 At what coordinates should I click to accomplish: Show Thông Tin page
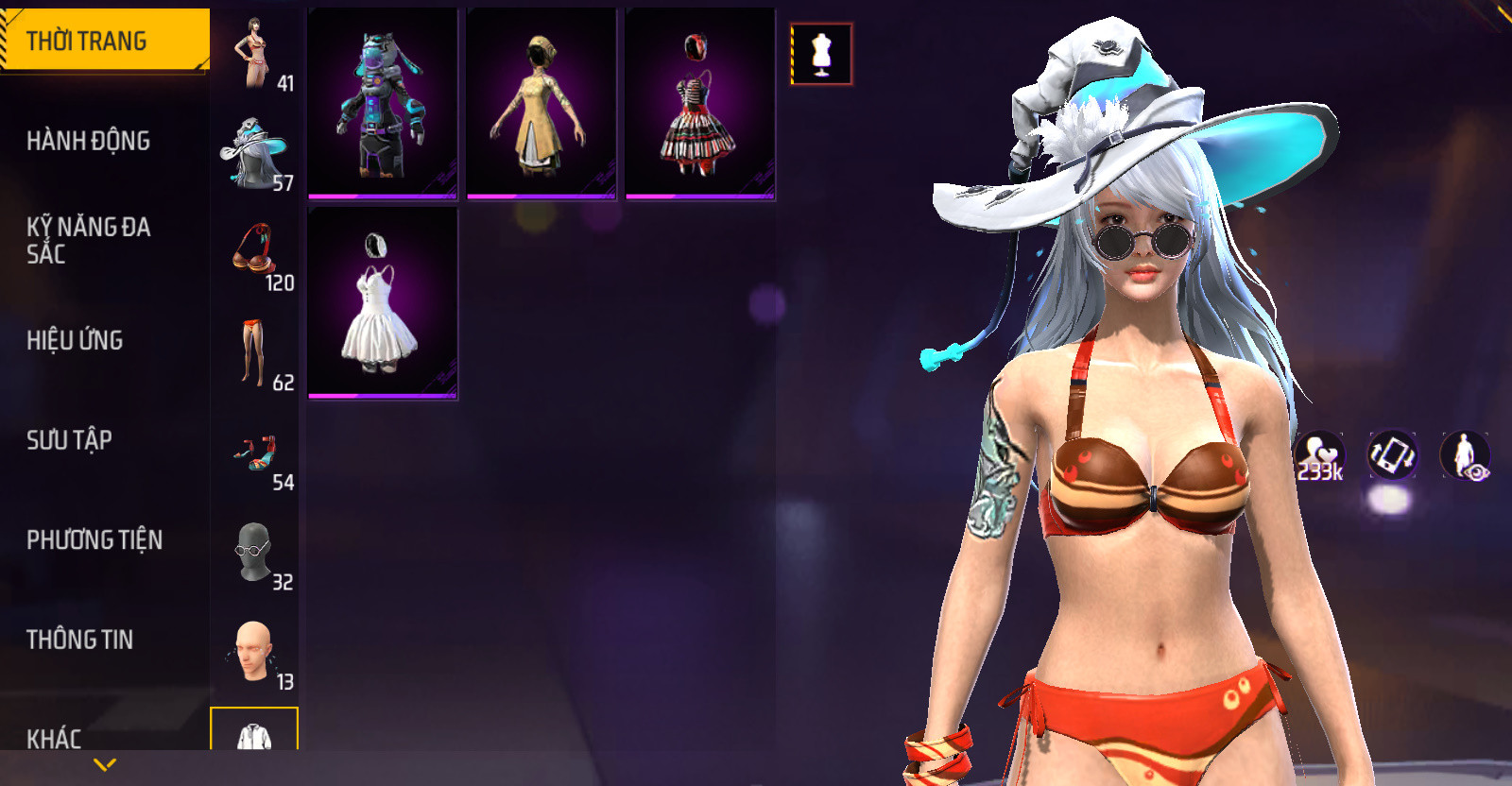click(80, 640)
